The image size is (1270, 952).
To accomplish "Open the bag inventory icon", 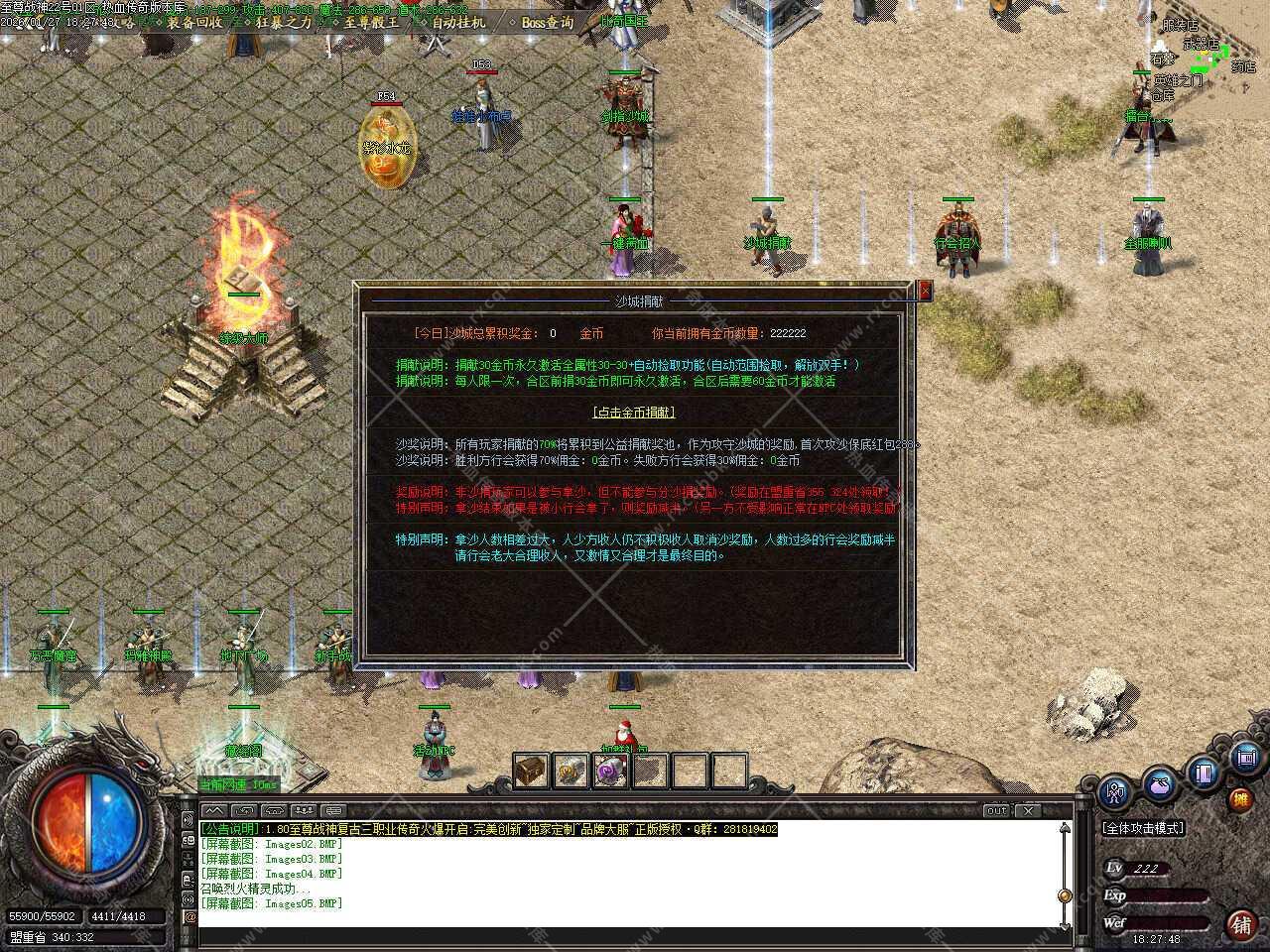I will pyautogui.click(x=1159, y=783).
